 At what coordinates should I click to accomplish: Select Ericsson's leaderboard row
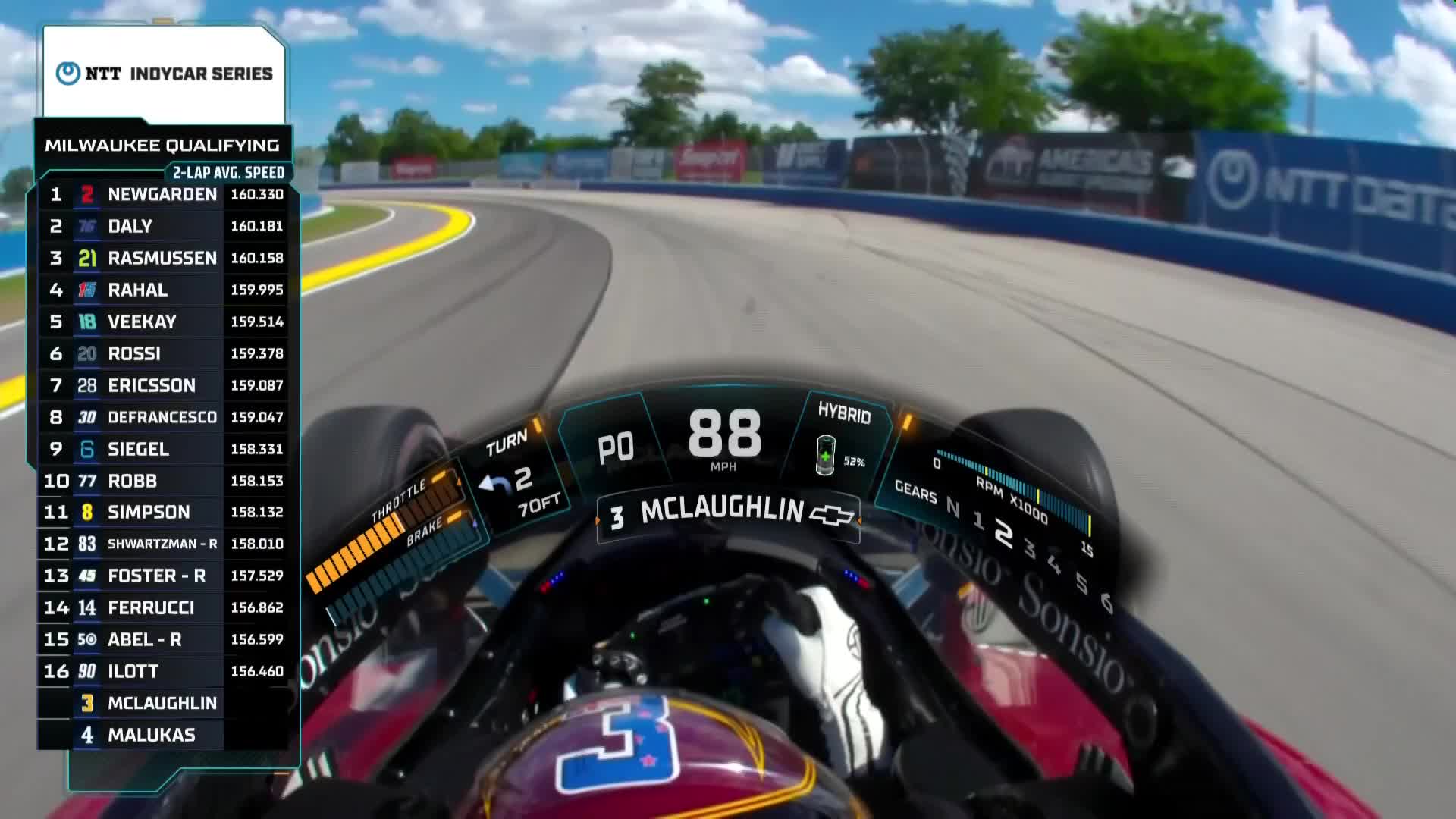[162, 386]
